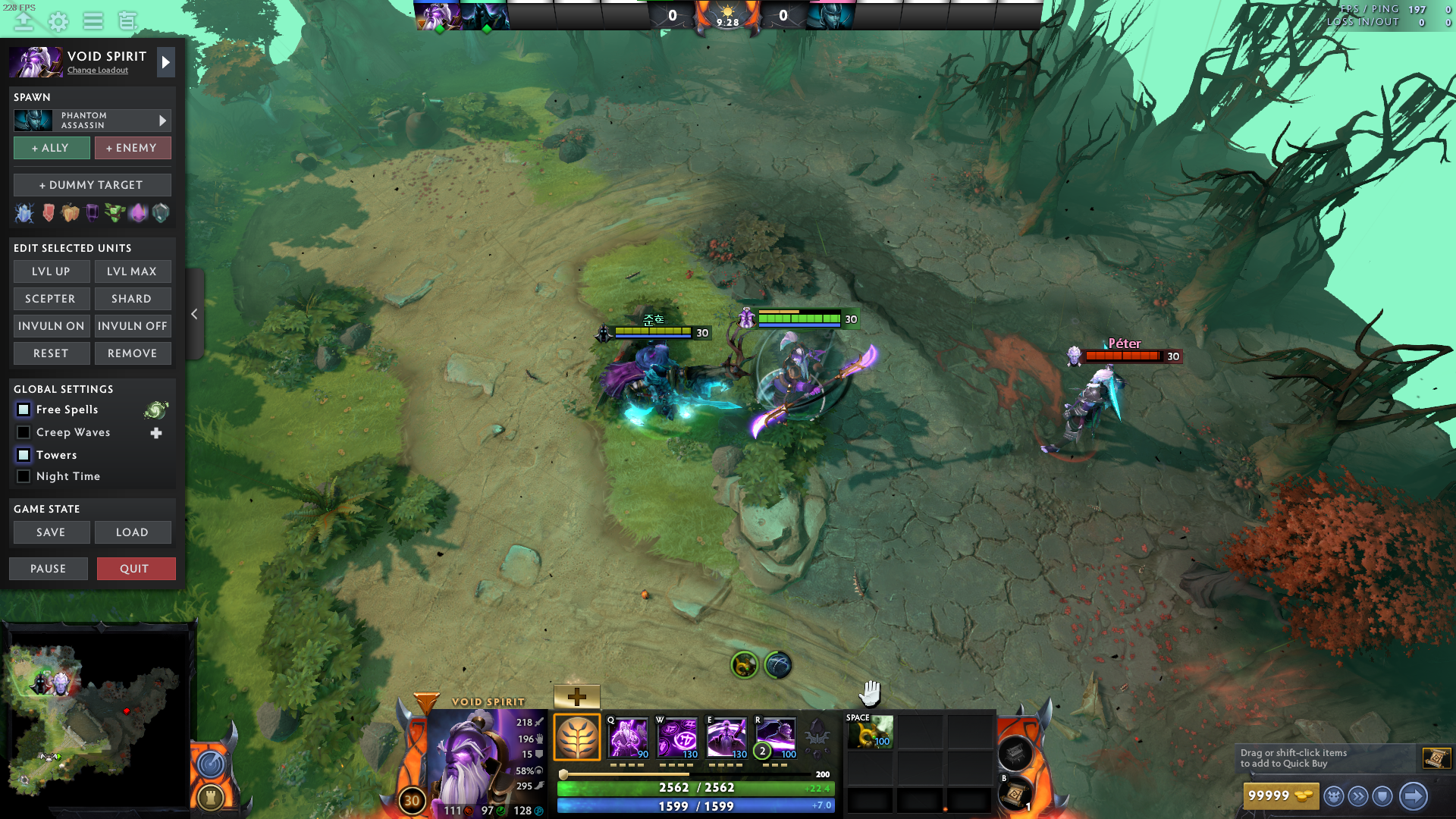Add a dummy target

coord(92,185)
